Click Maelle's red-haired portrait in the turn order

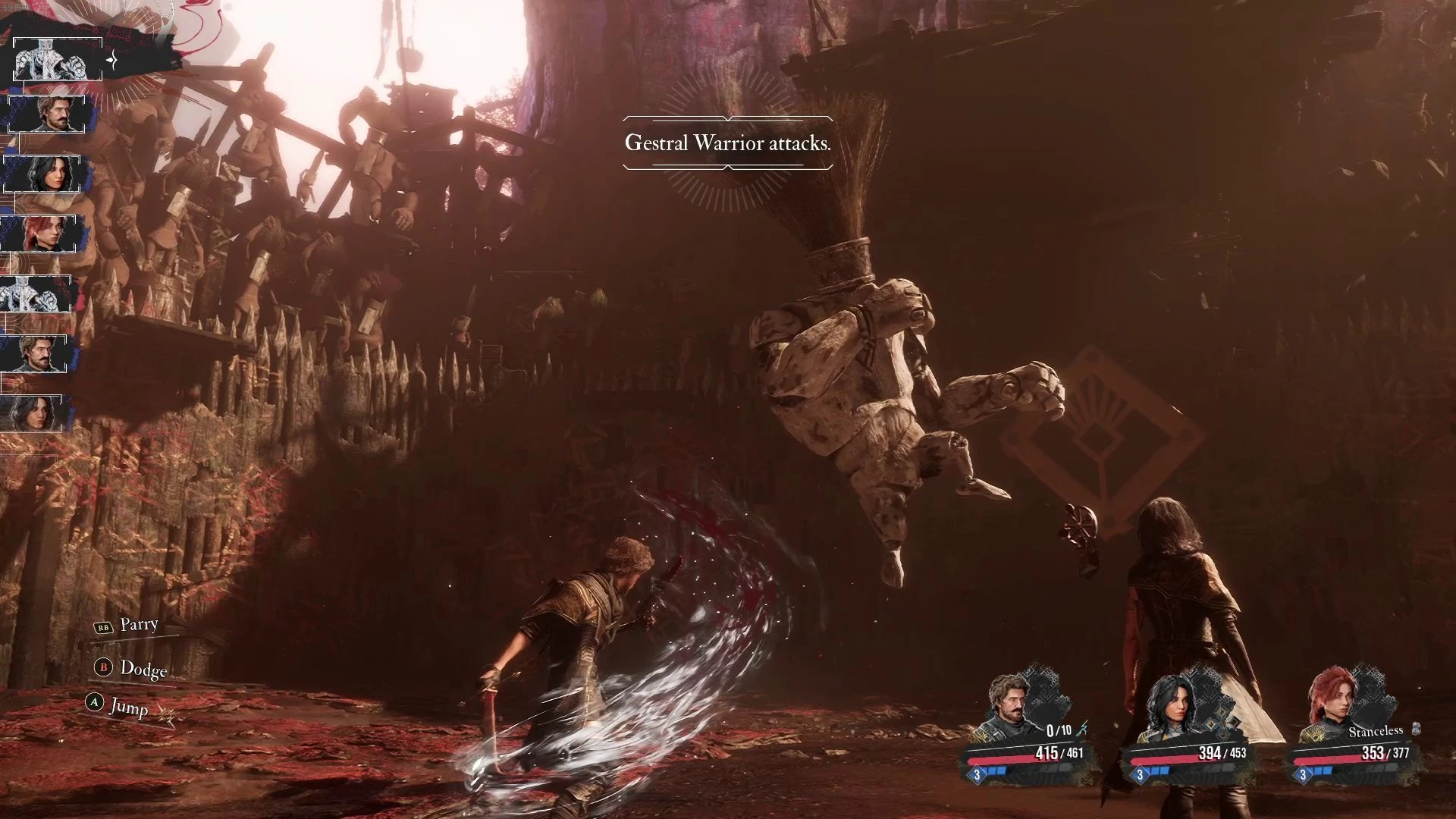pyautogui.click(x=39, y=234)
